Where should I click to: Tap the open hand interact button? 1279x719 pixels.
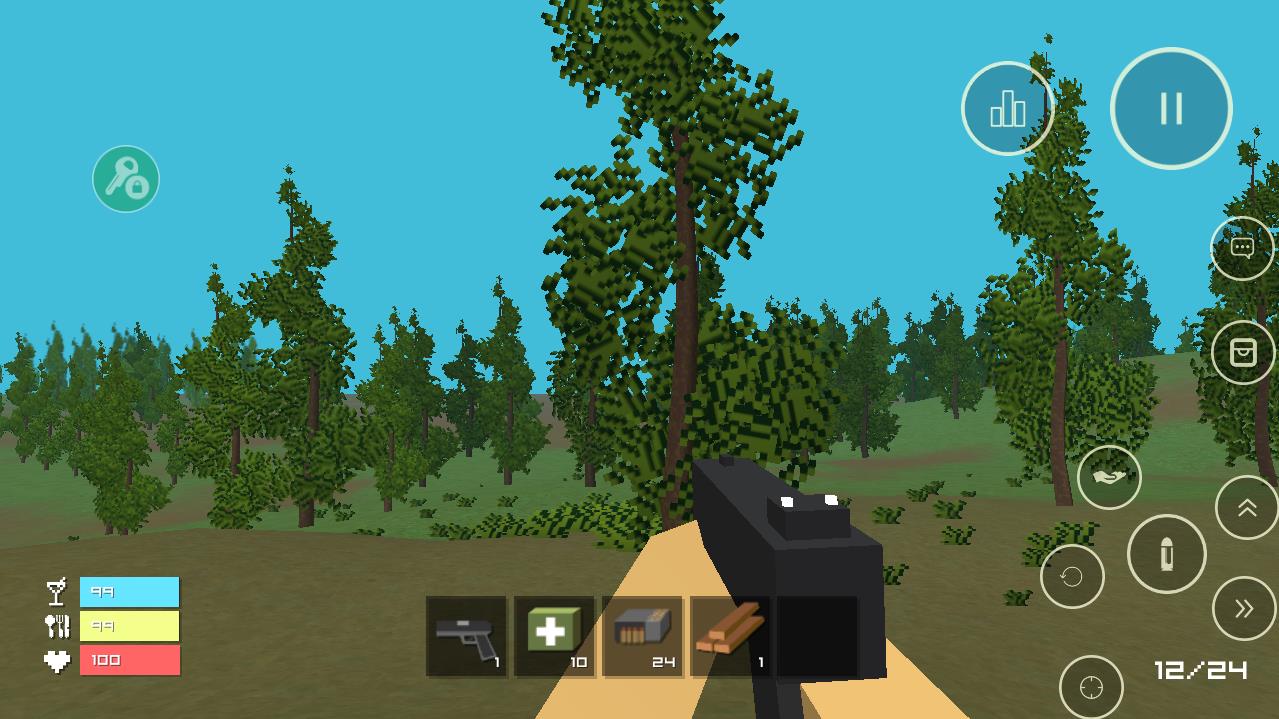pyautogui.click(x=1109, y=477)
